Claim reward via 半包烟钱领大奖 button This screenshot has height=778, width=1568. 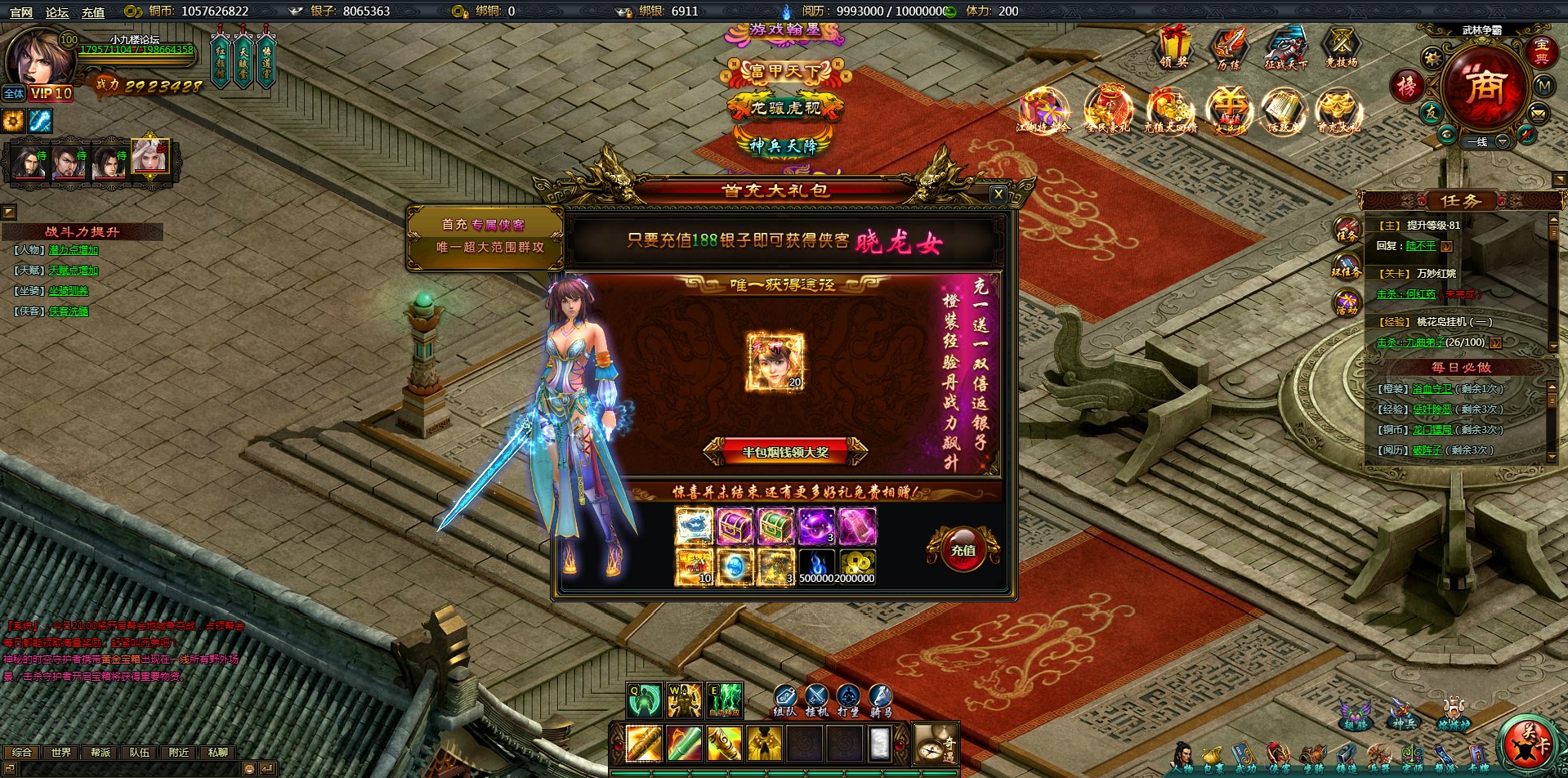tap(784, 452)
